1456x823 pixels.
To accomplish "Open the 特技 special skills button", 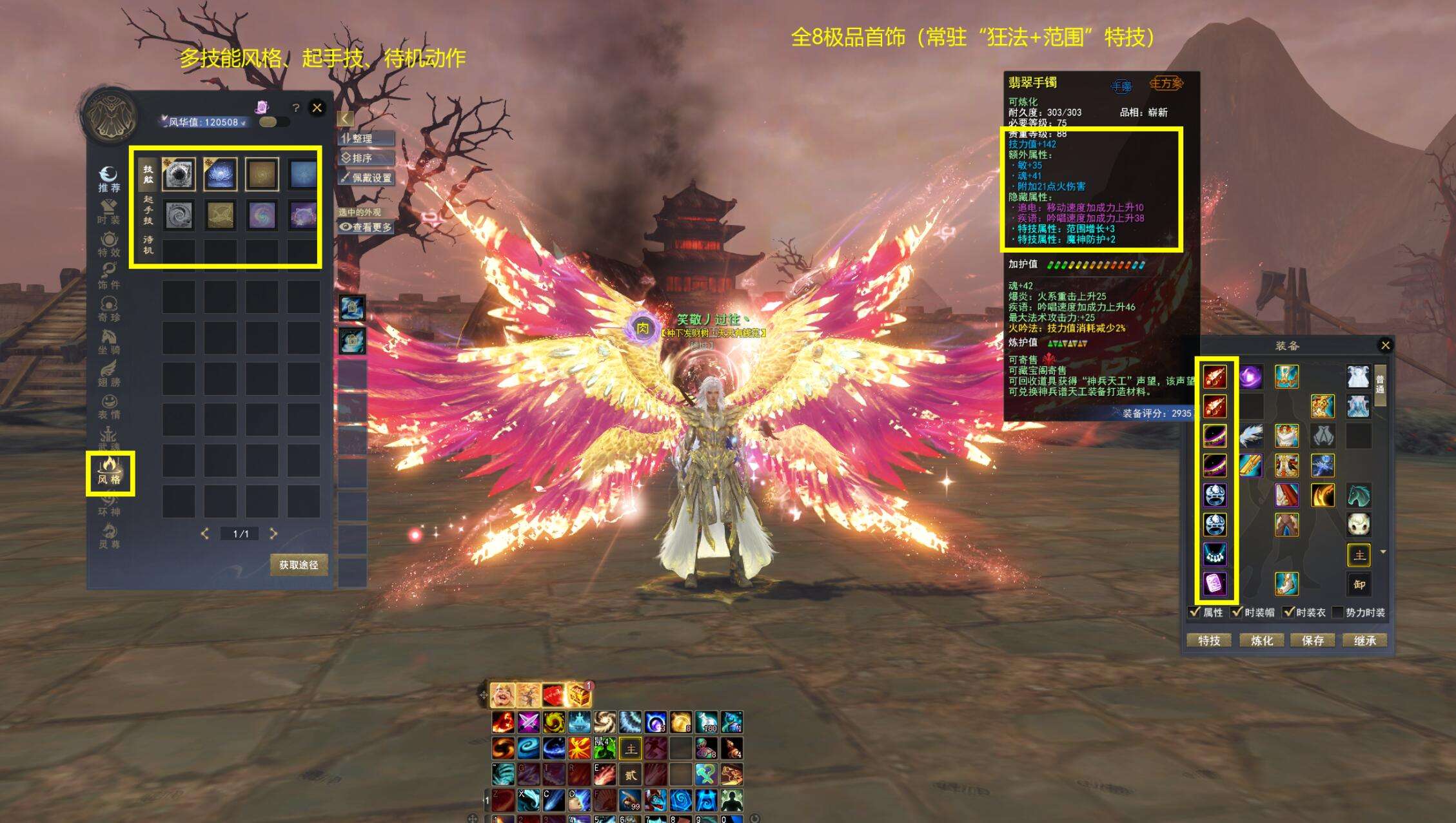I will [1209, 640].
